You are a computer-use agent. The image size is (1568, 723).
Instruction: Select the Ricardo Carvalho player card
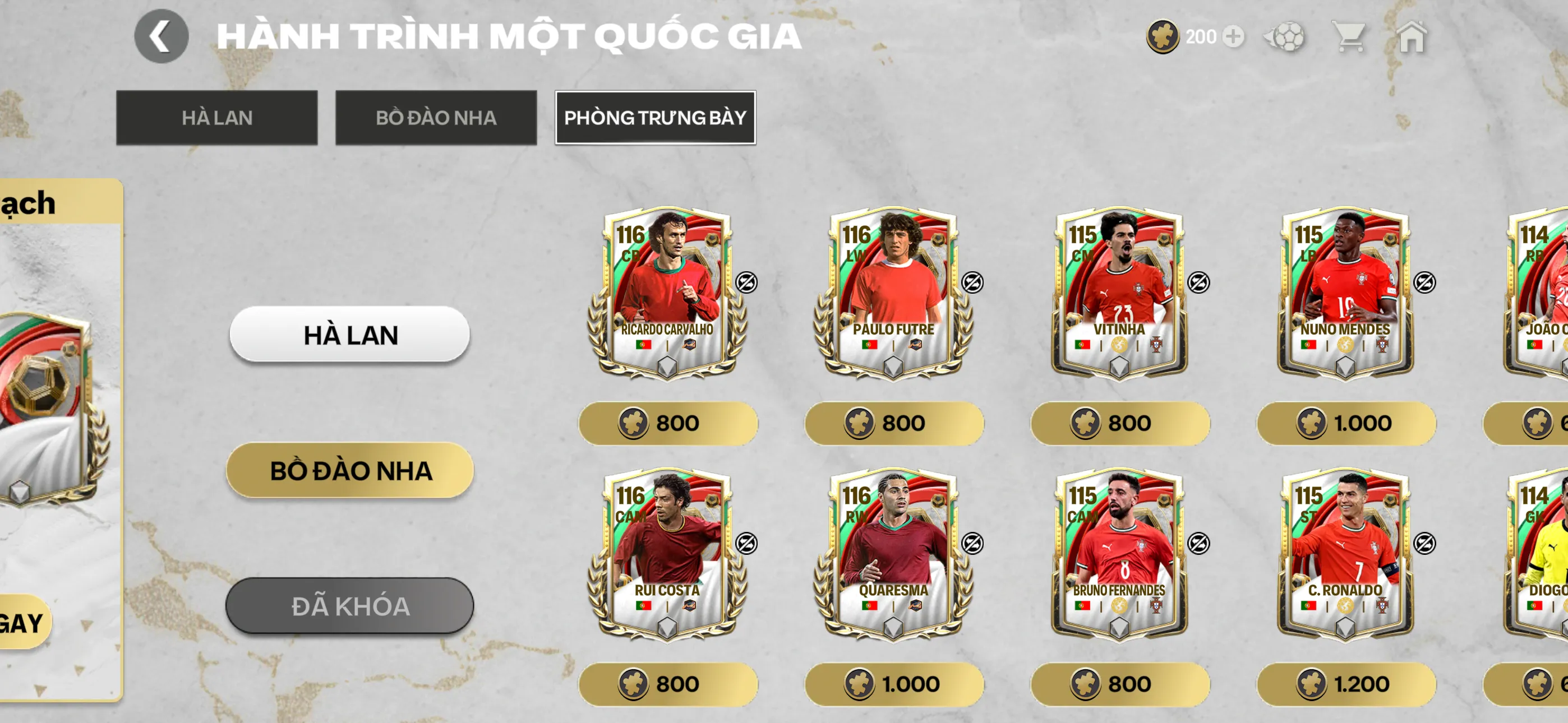point(667,293)
